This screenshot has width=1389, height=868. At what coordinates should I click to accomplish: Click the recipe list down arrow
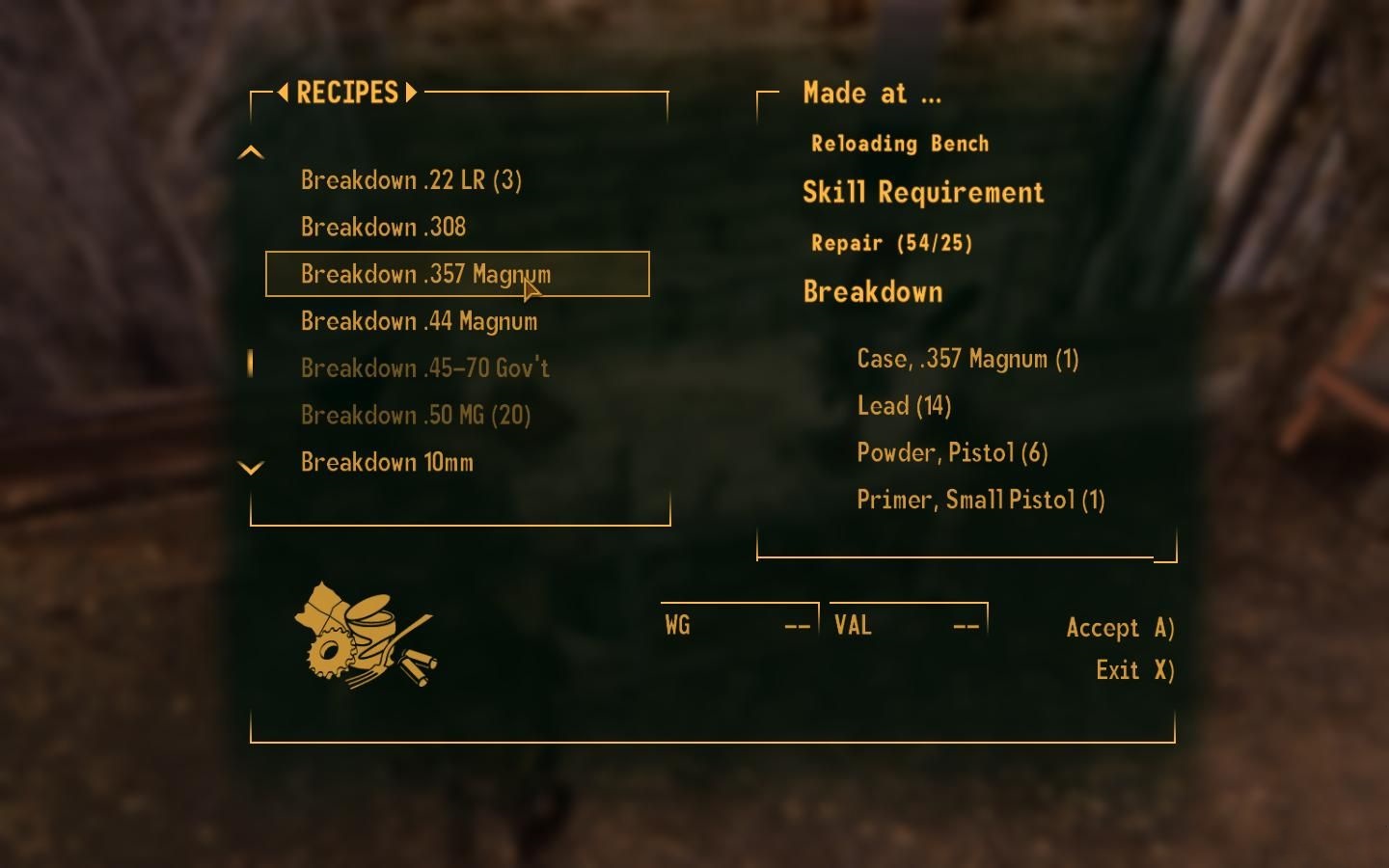[251, 469]
